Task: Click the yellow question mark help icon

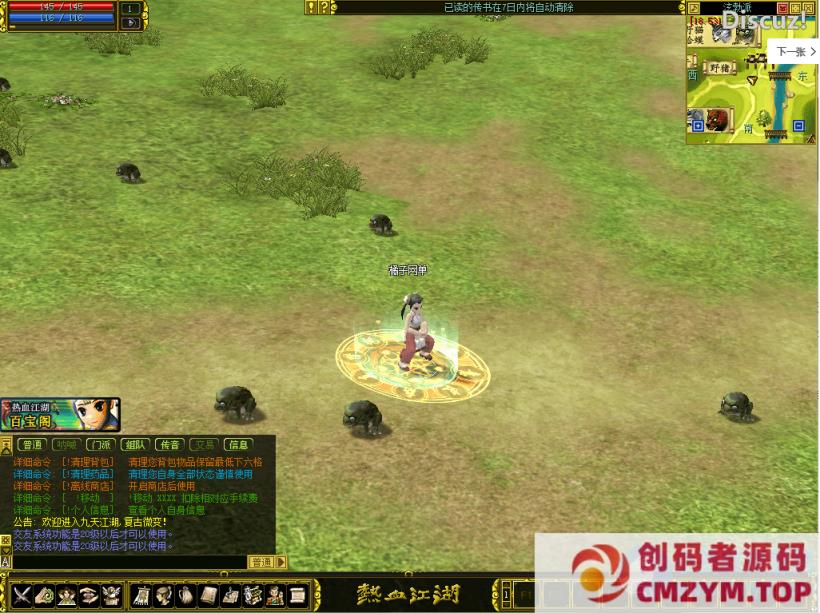Action: tap(324, 7)
